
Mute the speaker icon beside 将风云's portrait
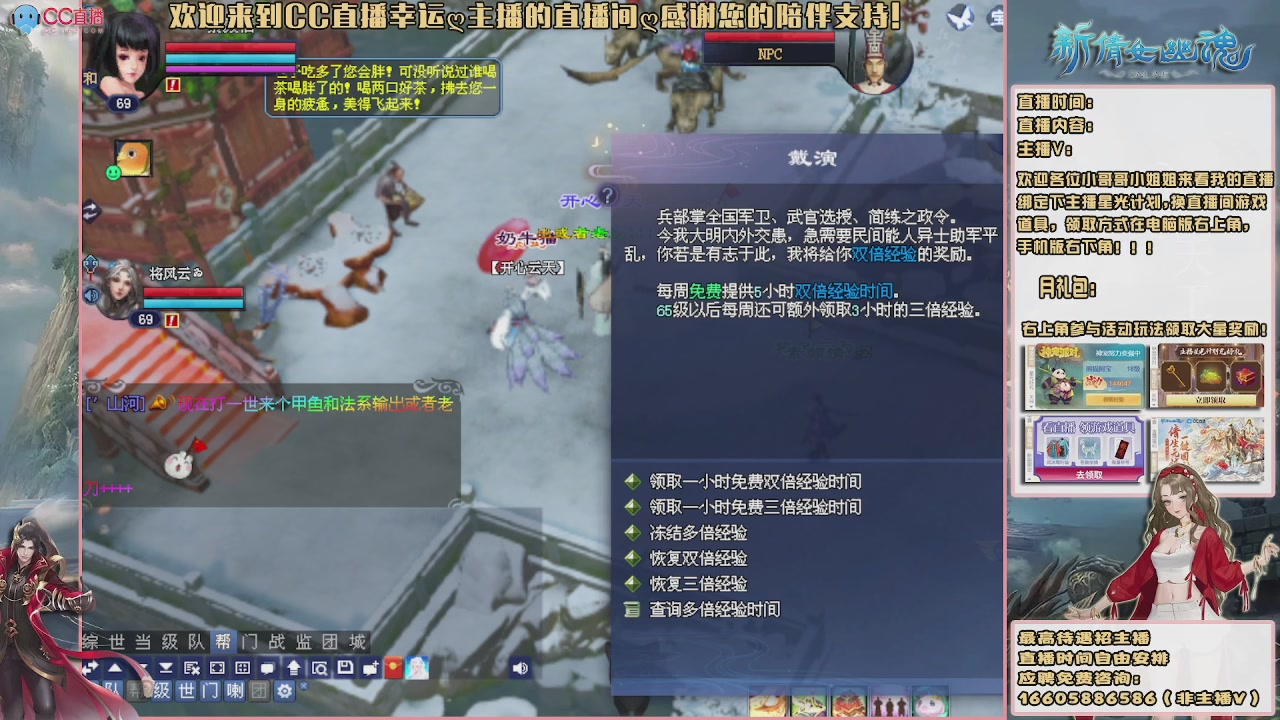91,295
